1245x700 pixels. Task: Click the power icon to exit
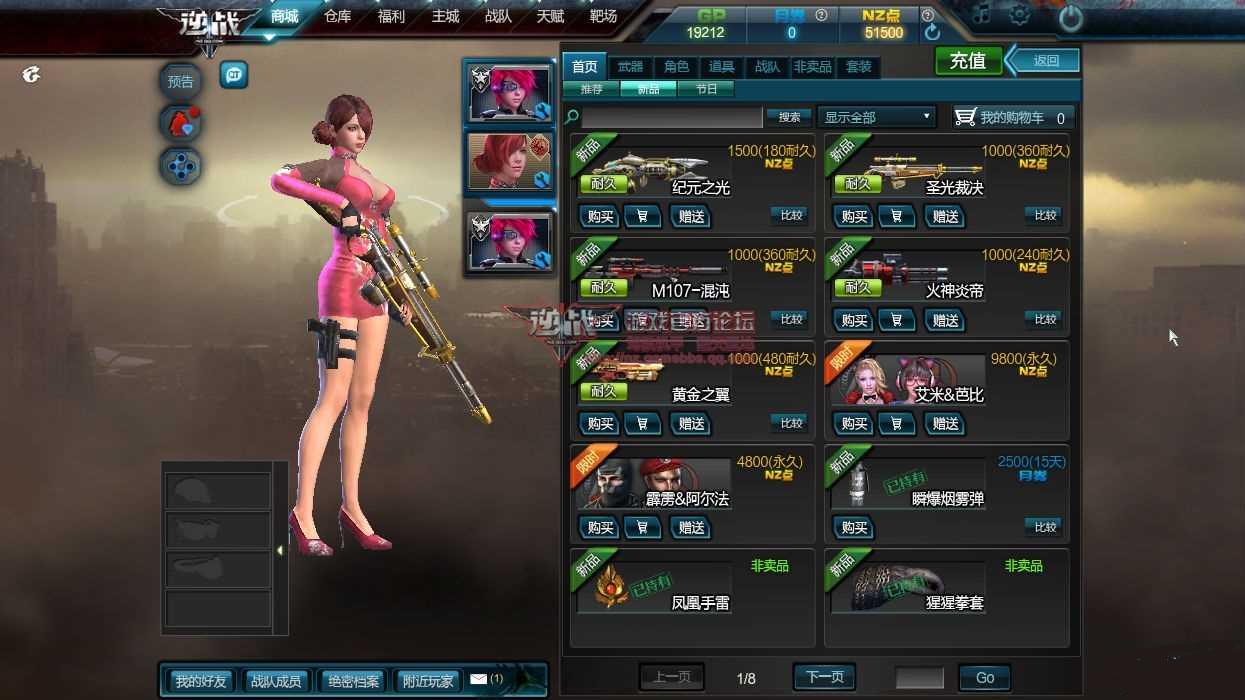(1070, 17)
